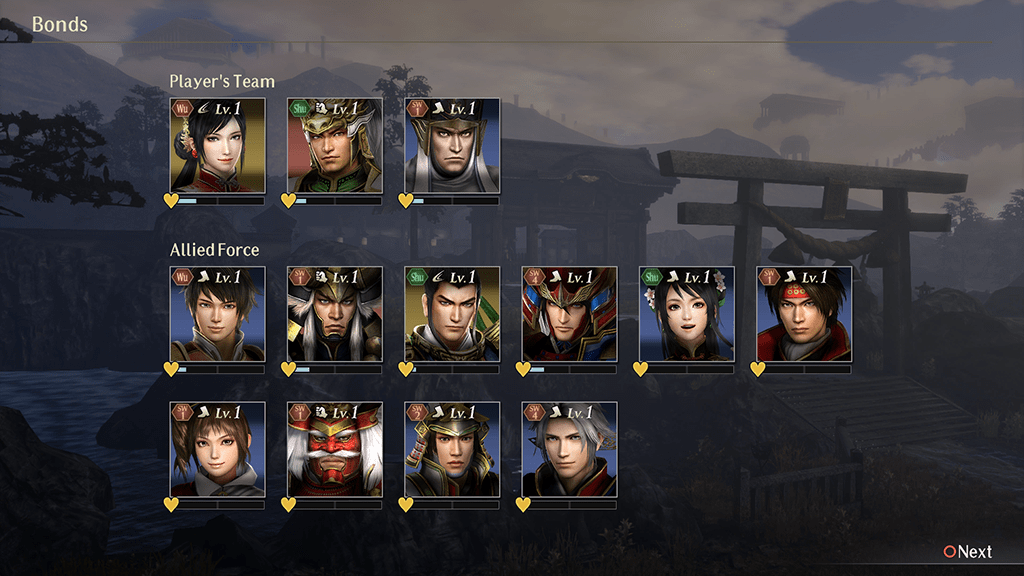Choose the green-and-gold helmeted Shu officer portrait
1024x576 pixels.
coord(335,146)
